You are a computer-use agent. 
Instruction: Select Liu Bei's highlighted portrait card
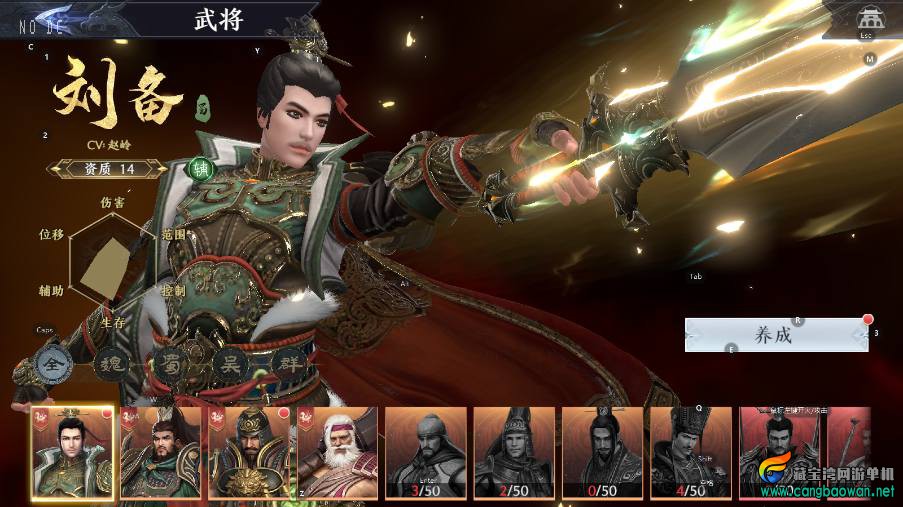tap(73, 452)
